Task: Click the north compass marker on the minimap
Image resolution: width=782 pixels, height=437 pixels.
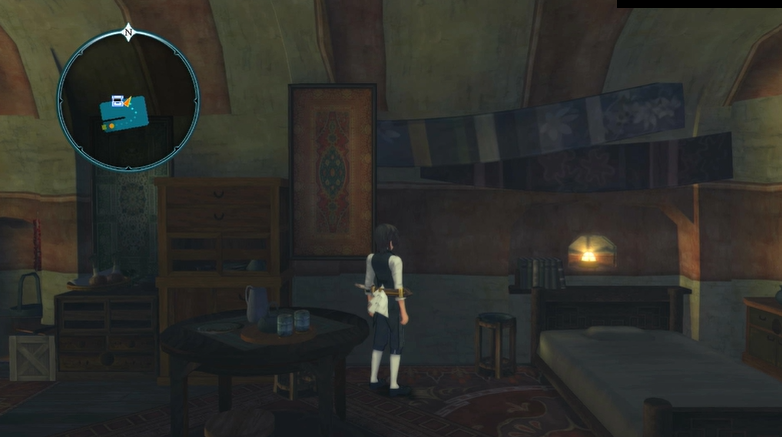Action: (x=128, y=33)
